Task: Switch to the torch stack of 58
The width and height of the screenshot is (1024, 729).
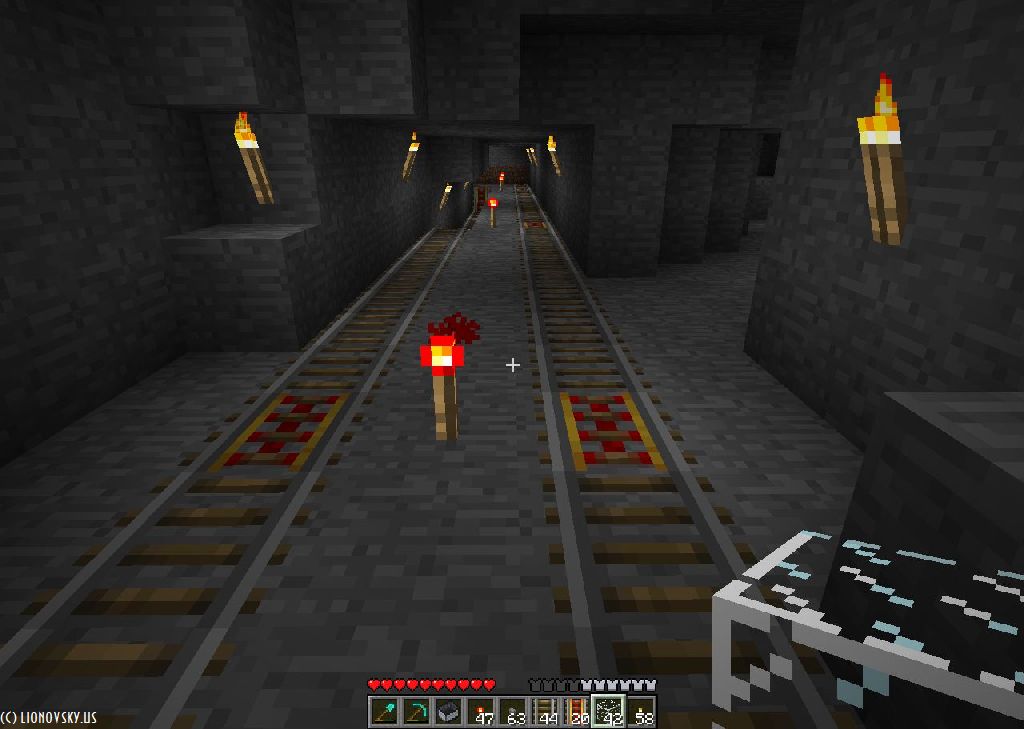Action: 640,712
